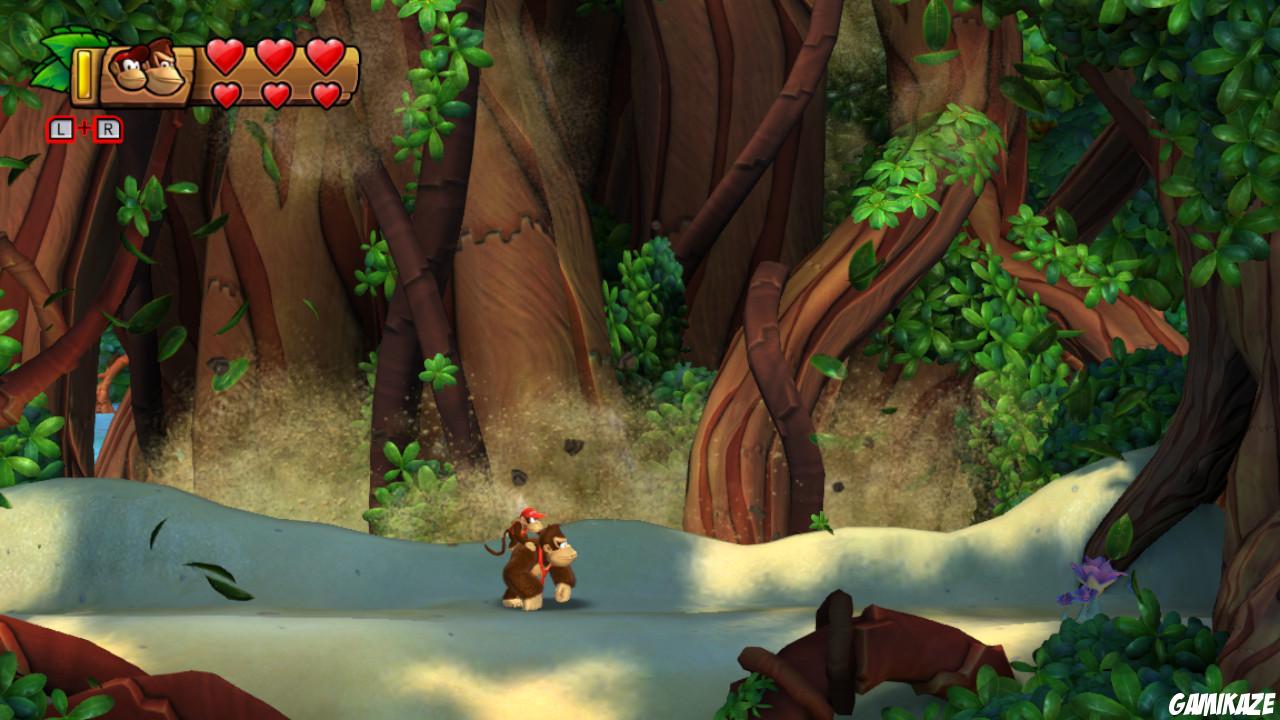The width and height of the screenshot is (1280, 720).
Task: Click the L shoulder button icon
Action: [x=59, y=127]
